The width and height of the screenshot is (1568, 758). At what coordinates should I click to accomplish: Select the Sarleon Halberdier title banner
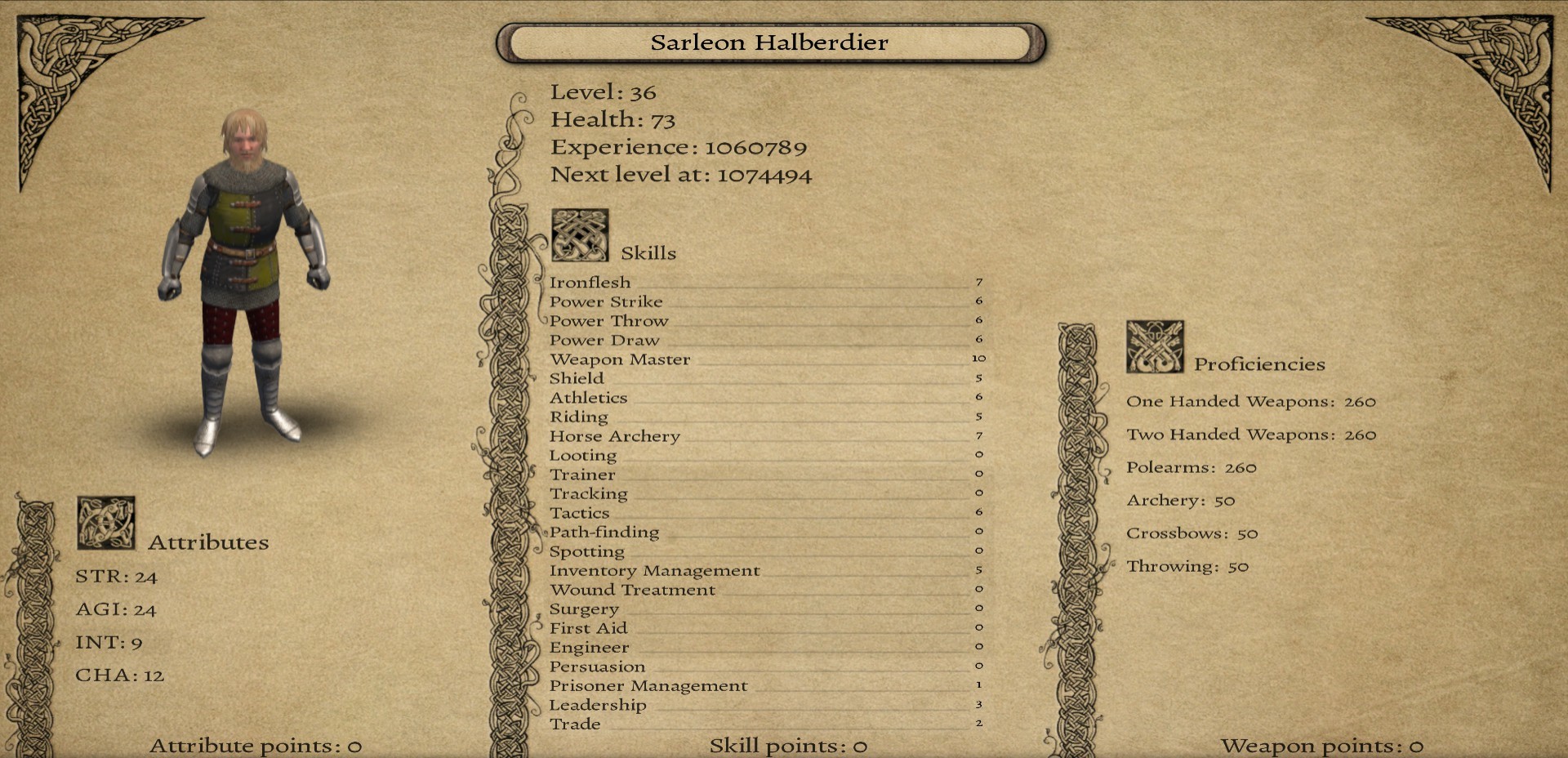point(771,42)
